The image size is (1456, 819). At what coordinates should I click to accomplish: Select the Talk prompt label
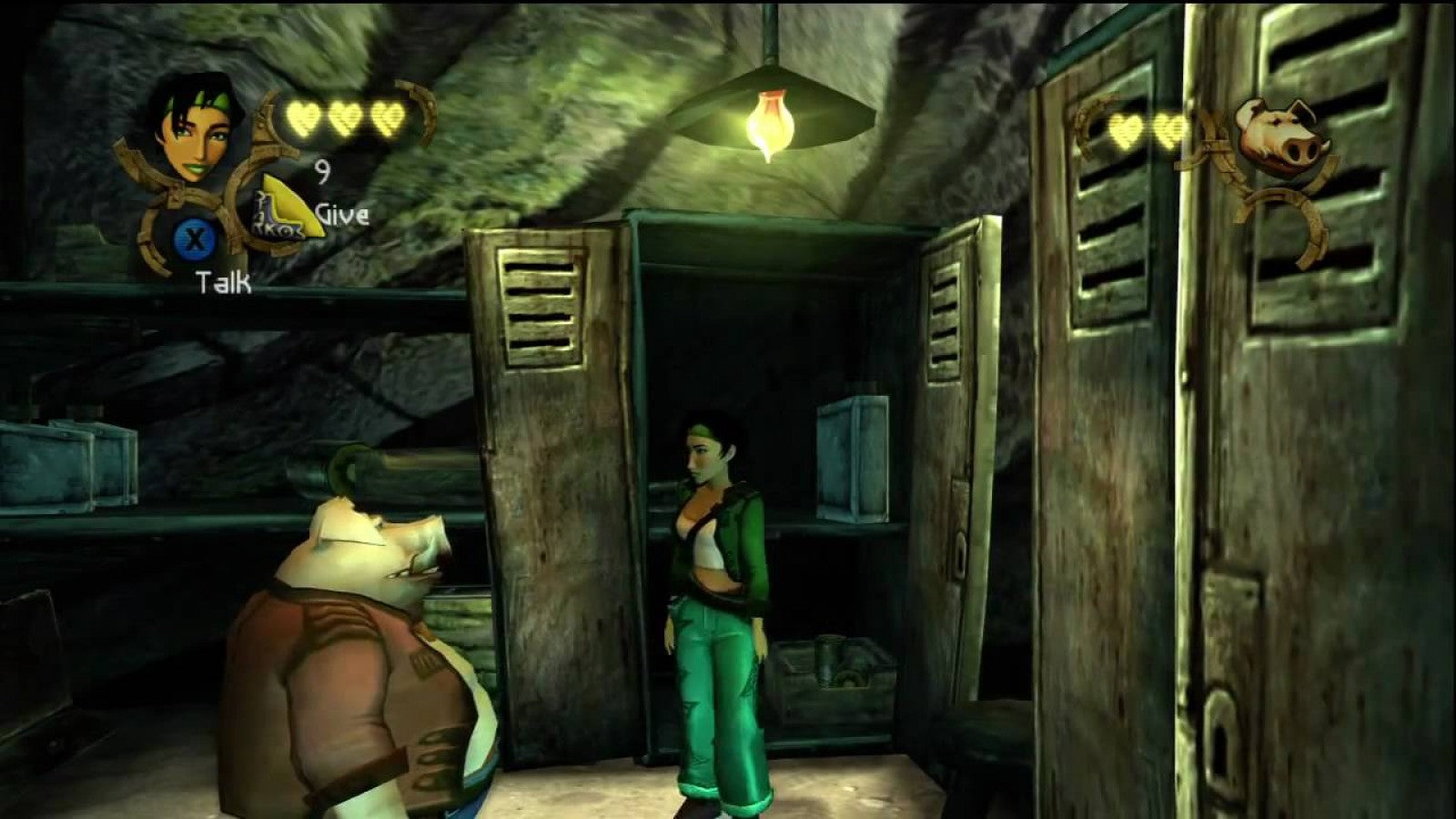(222, 282)
